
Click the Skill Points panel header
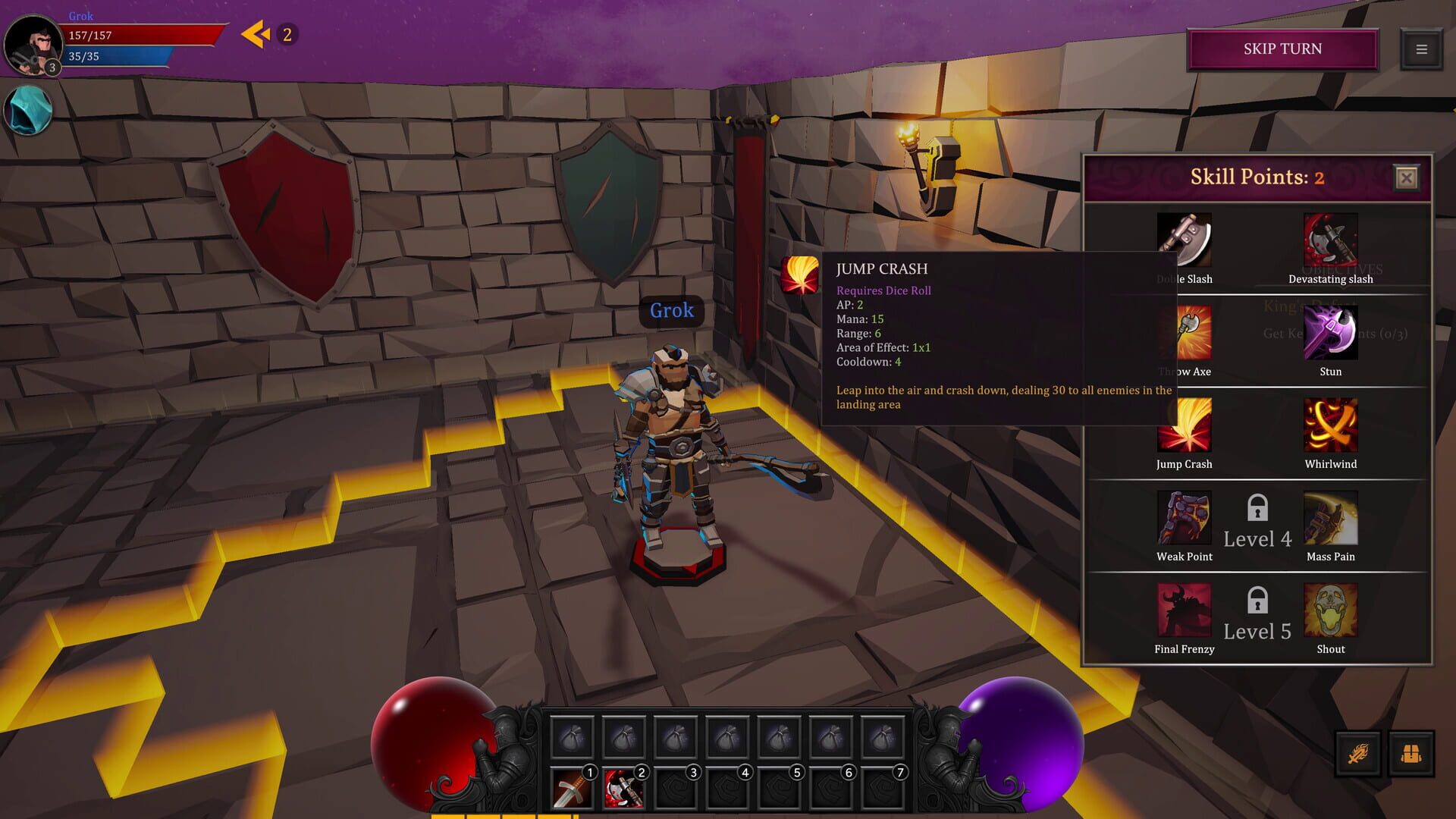pyautogui.click(x=1255, y=177)
